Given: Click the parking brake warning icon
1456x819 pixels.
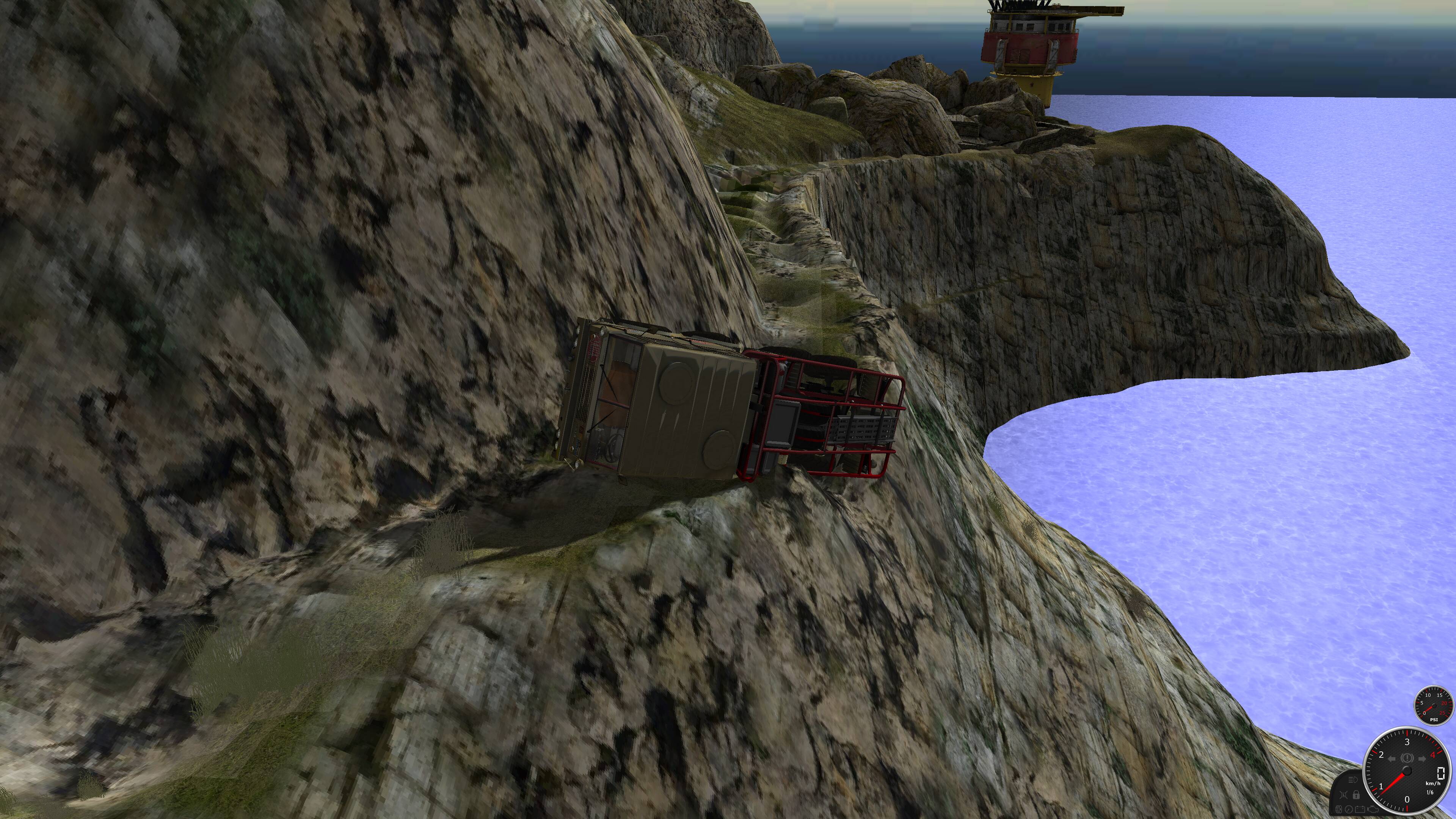Looking at the screenshot, I should (x=1407, y=758).
